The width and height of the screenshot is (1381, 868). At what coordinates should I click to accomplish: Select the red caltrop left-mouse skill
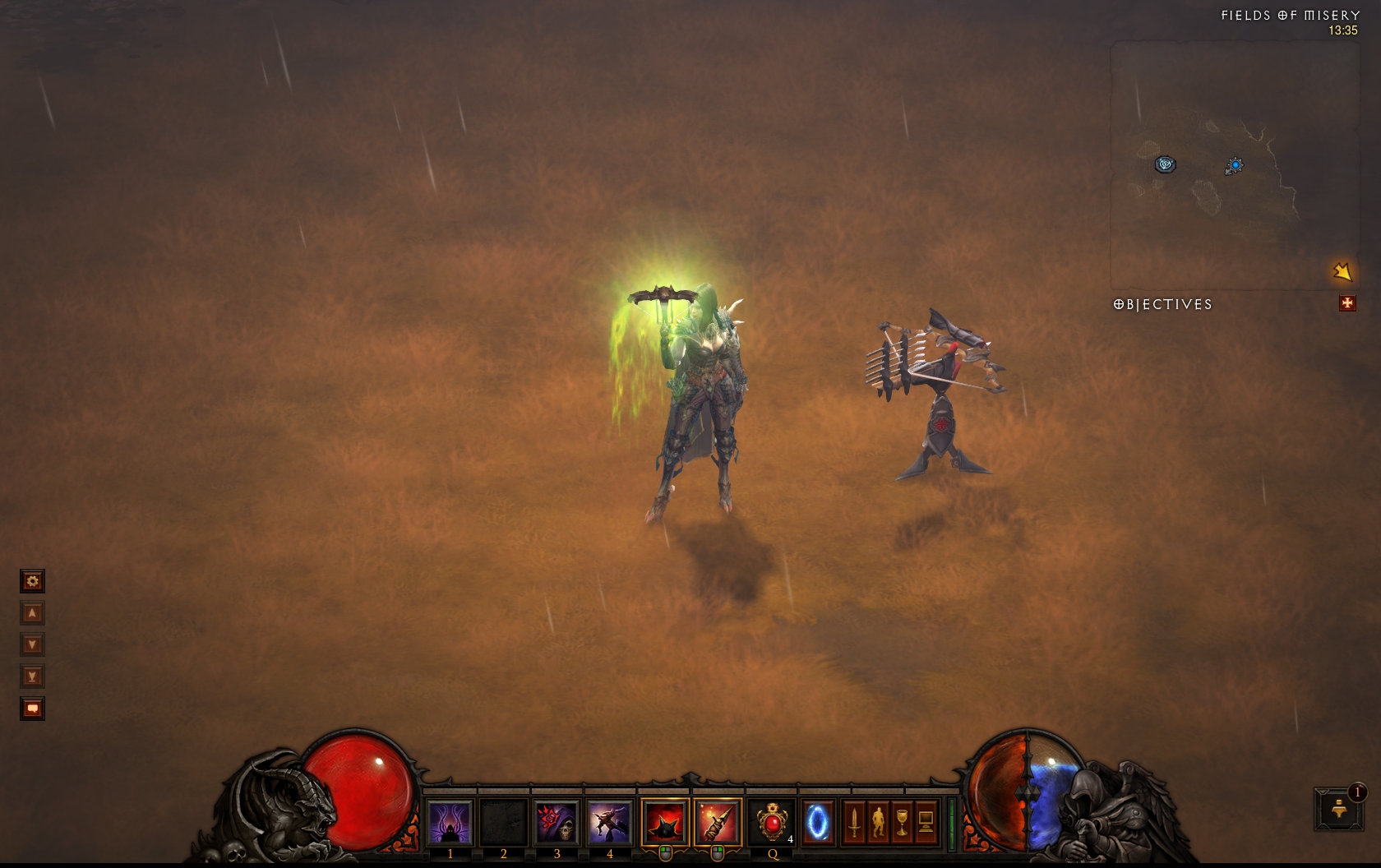tap(665, 823)
